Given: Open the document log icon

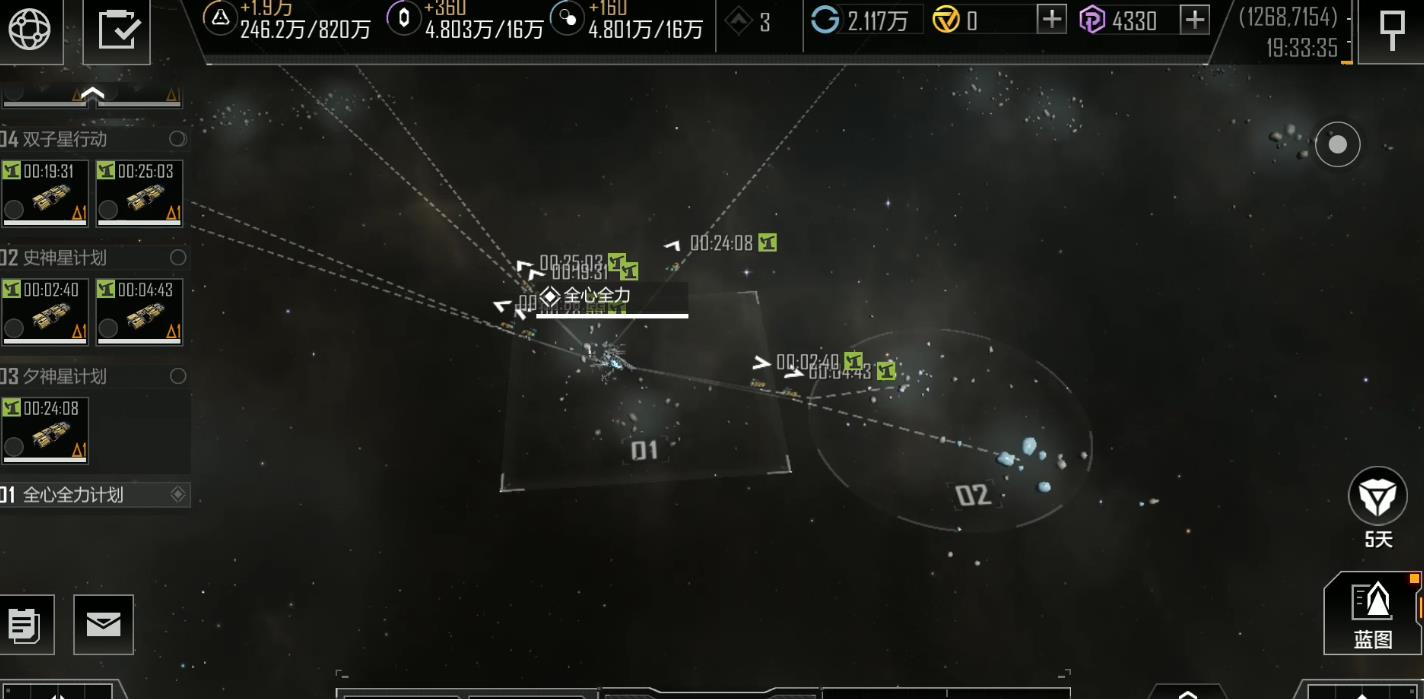Looking at the screenshot, I should 24,625.
